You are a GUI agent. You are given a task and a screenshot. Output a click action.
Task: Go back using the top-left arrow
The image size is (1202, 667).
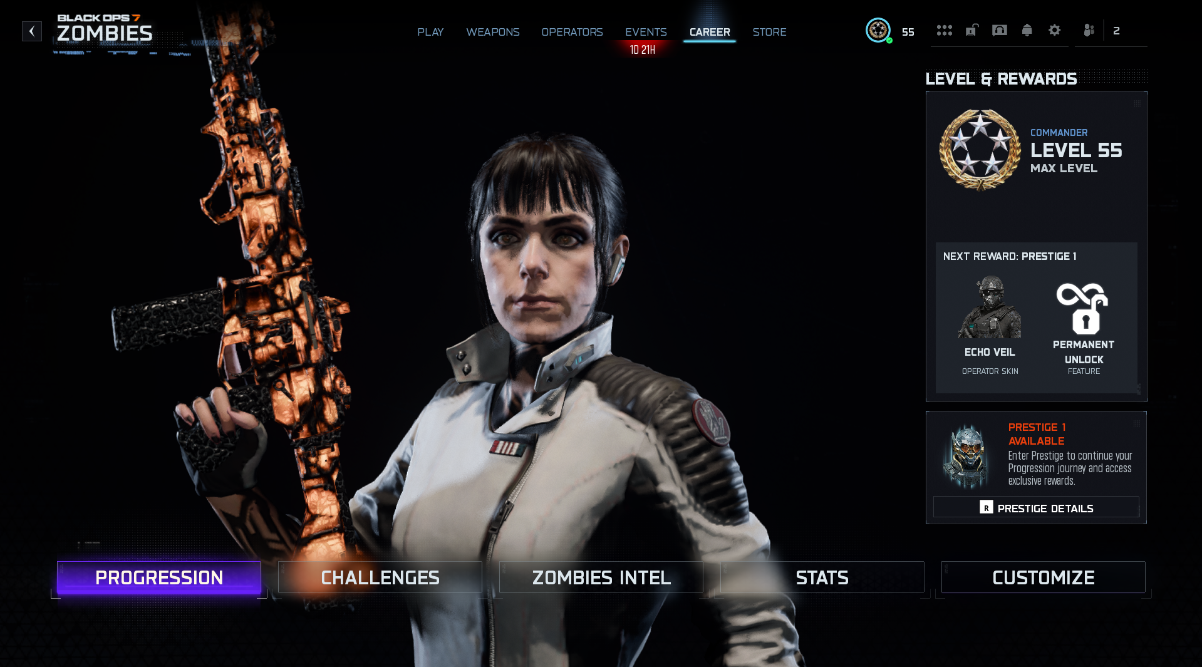[x=32, y=32]
